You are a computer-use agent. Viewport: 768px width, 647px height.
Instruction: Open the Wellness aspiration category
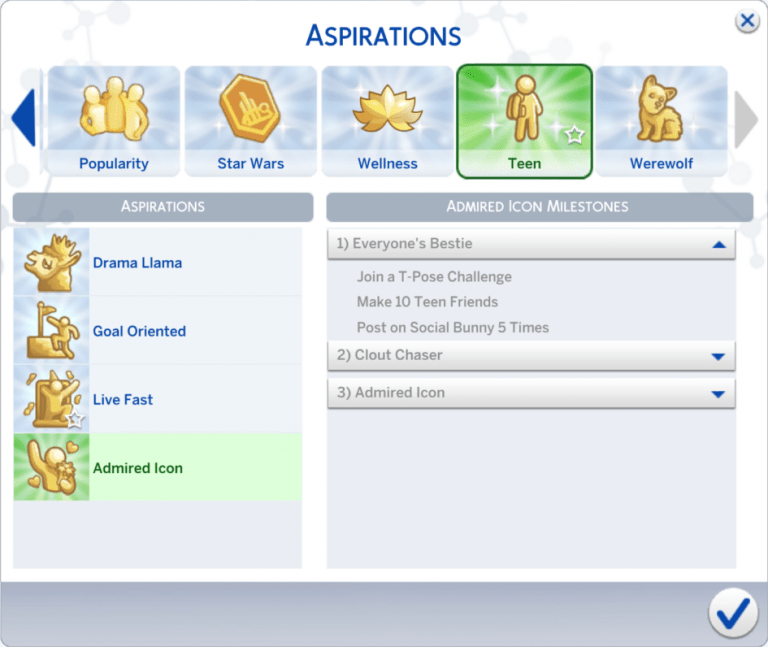[x=387, y=121]
